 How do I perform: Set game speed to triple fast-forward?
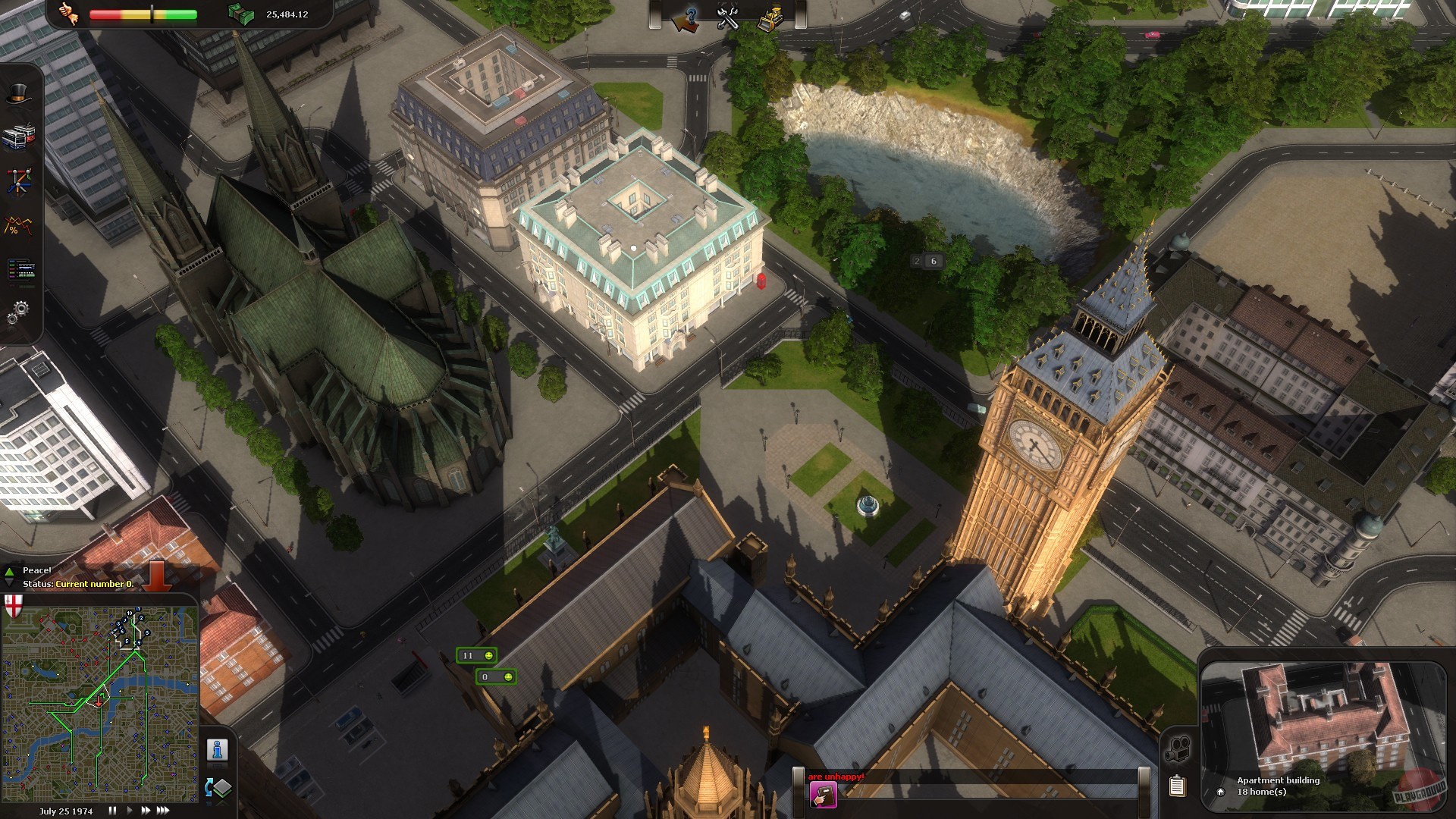point(163,811)
